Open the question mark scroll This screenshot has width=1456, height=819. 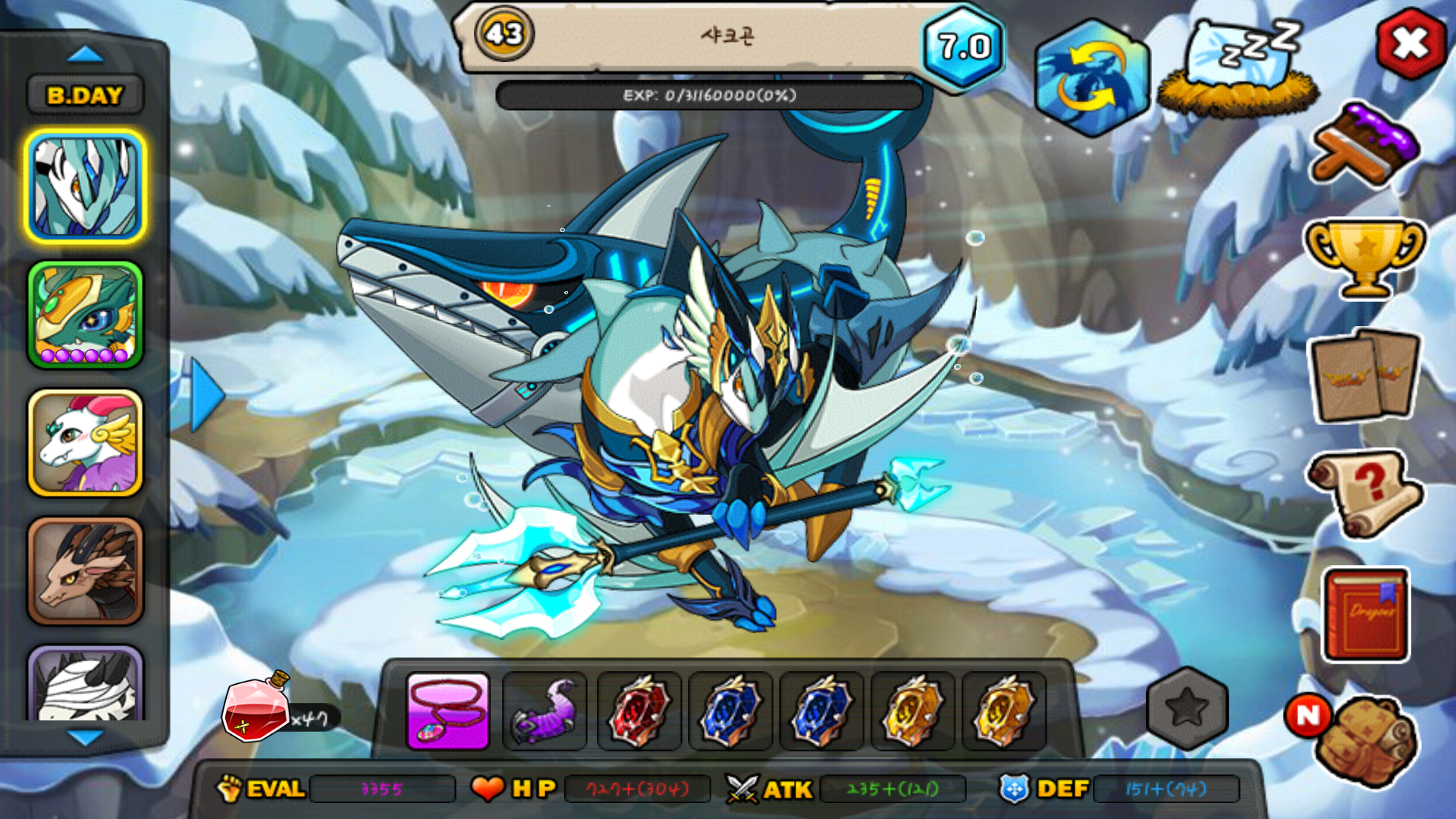(x=1365, y=493)
